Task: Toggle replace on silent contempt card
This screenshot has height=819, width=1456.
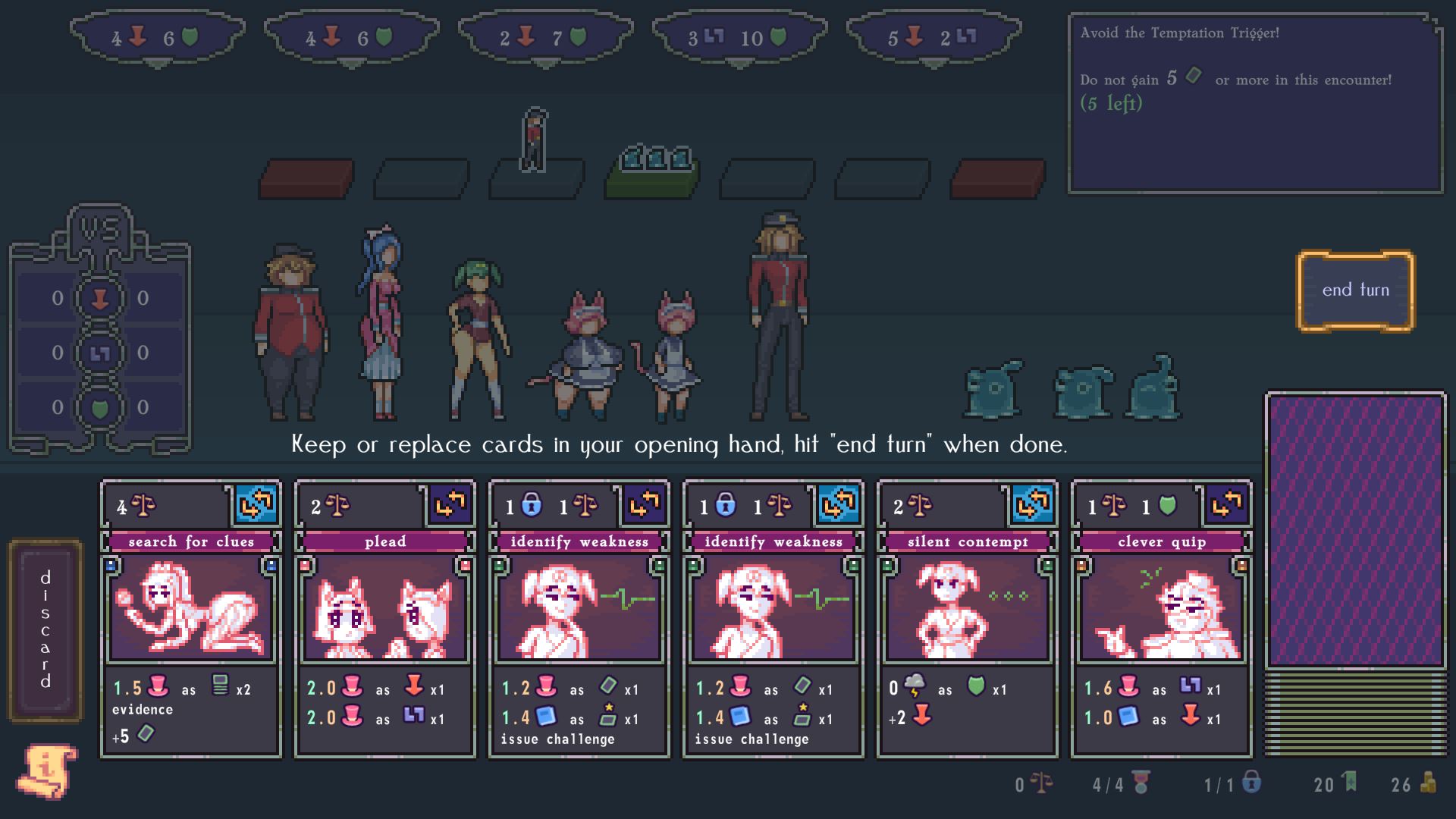Action: 1033,504
